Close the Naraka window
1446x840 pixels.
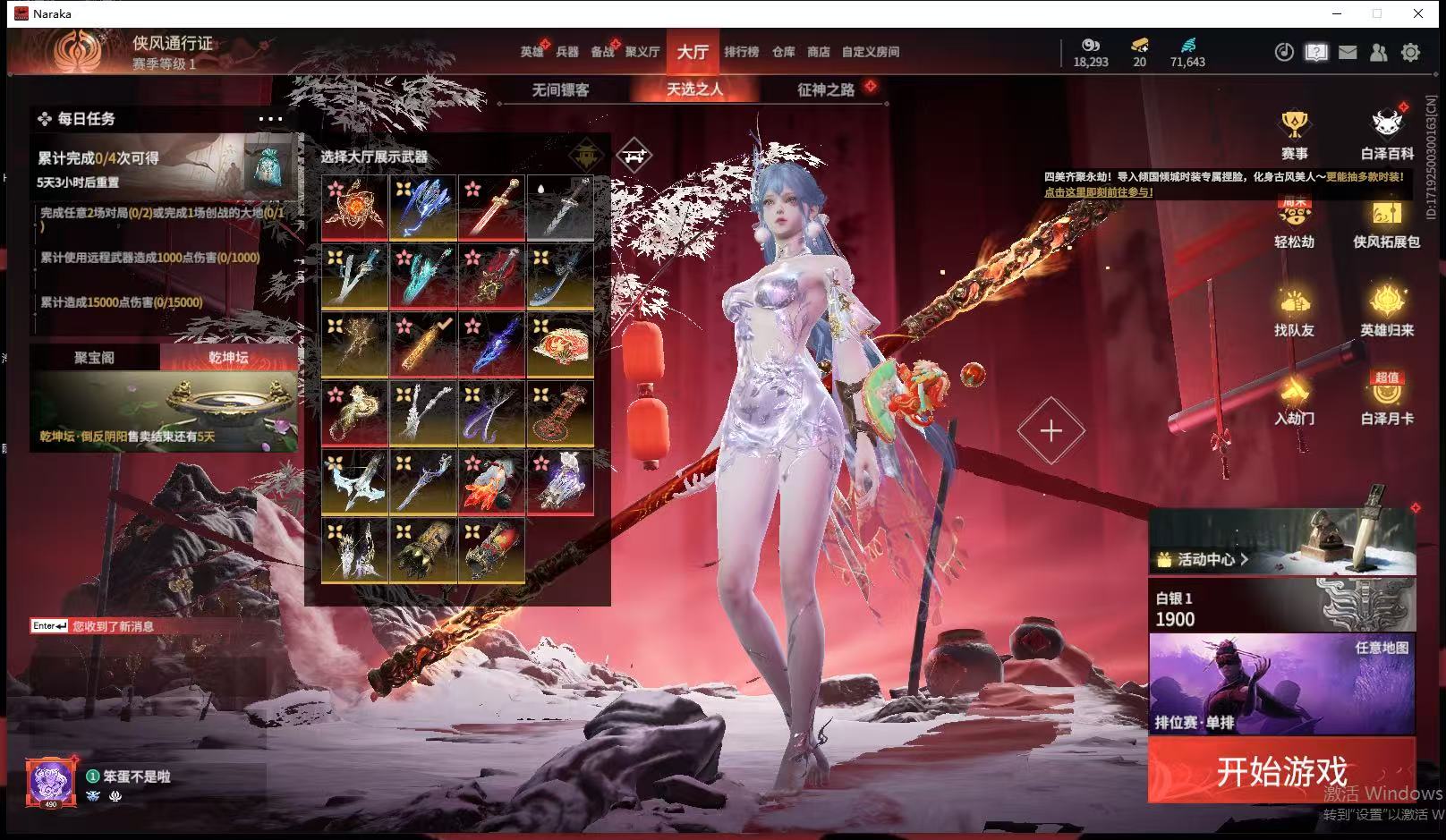click(1418, 13)
